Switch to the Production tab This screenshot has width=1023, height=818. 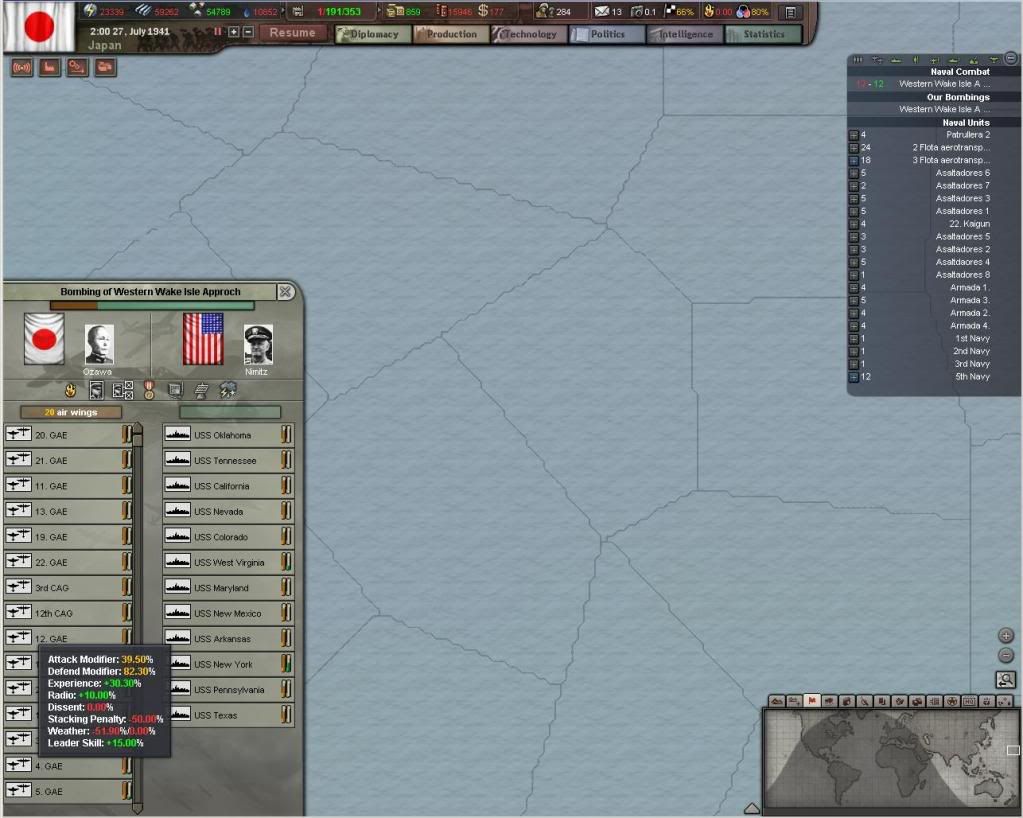click(451, 34)
